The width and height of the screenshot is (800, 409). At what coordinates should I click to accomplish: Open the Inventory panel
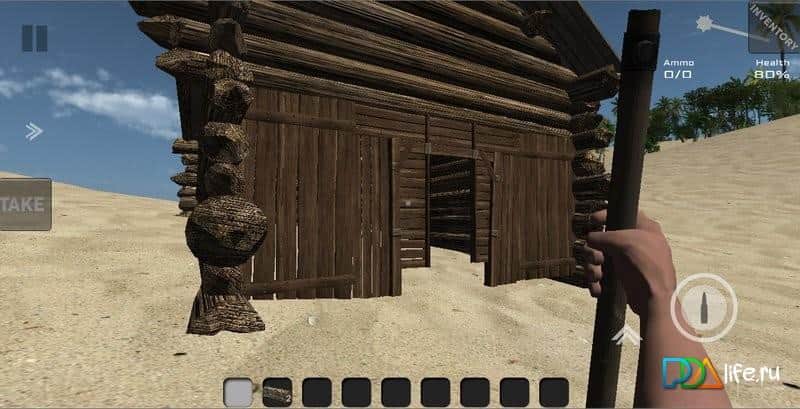[773, 27]
